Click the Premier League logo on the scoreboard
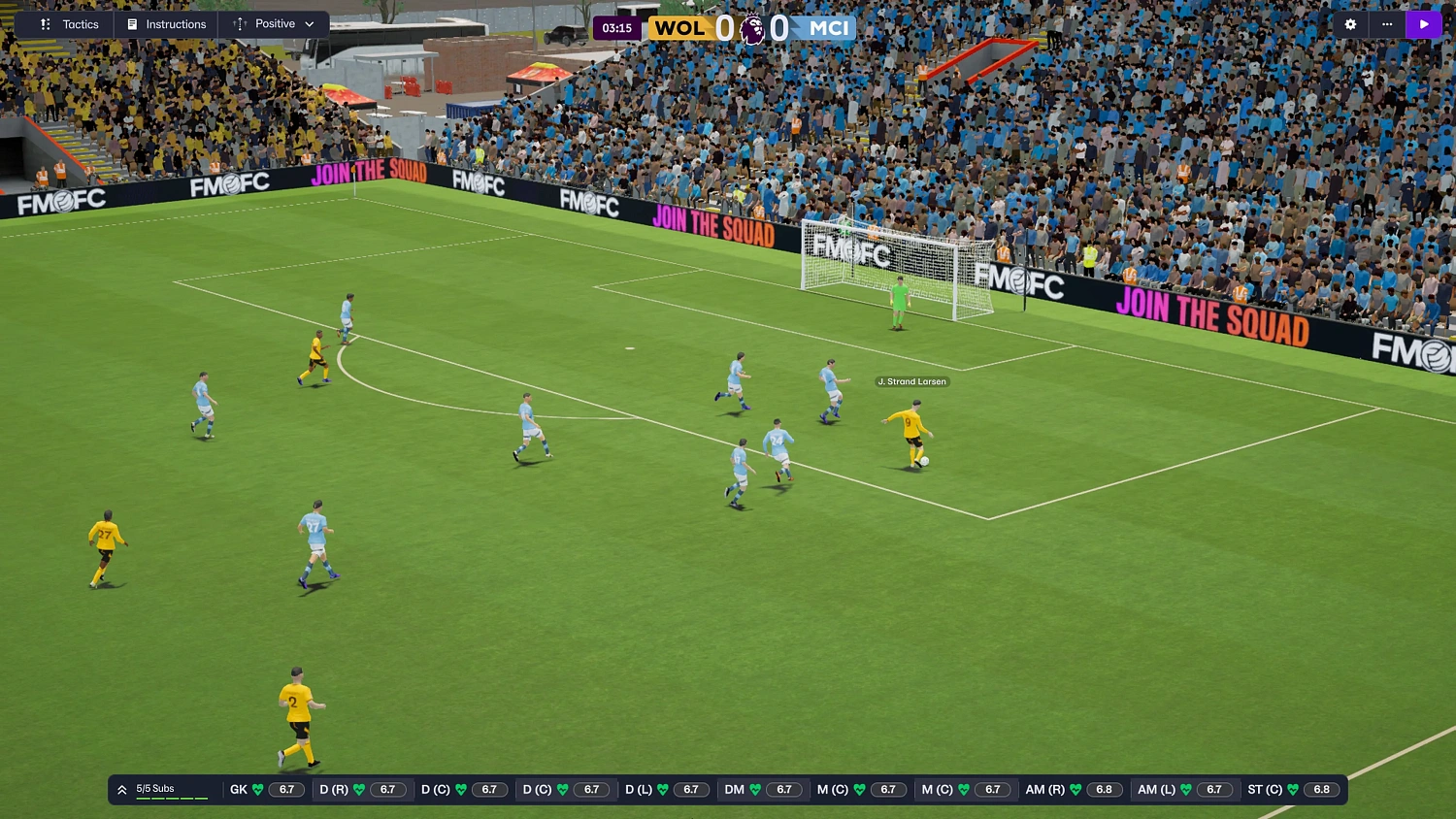 pyautogui.click(x=750, y=28)
